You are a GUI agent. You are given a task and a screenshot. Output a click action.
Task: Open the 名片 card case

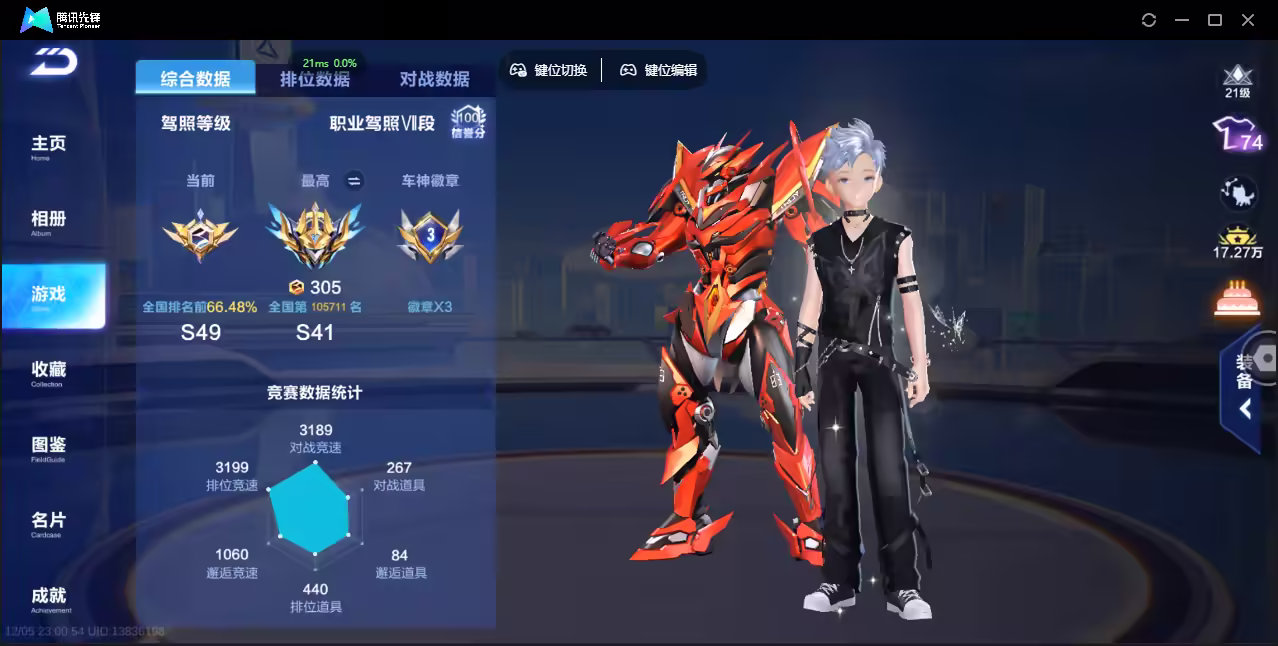pyautogui.click(x=48, y=522)
